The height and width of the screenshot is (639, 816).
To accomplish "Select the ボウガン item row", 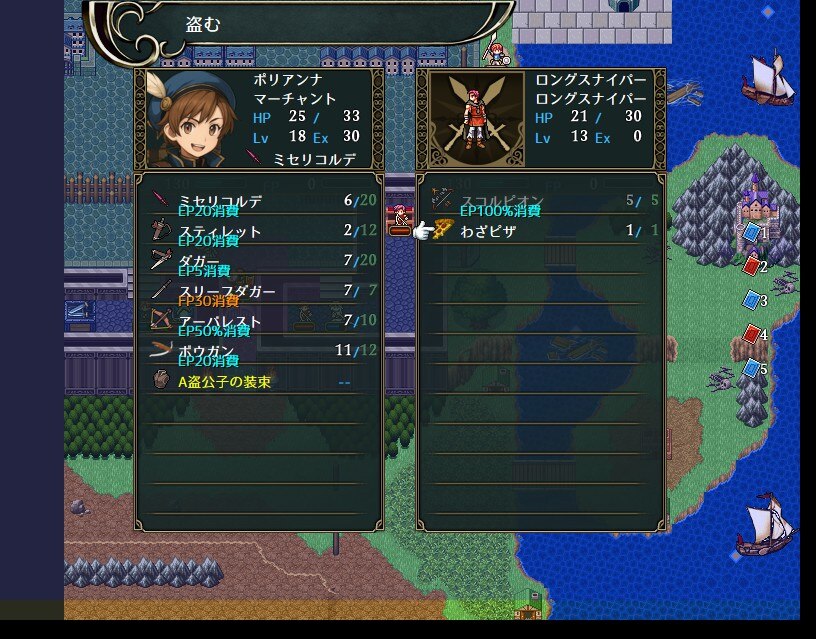I will coord(258,351).
